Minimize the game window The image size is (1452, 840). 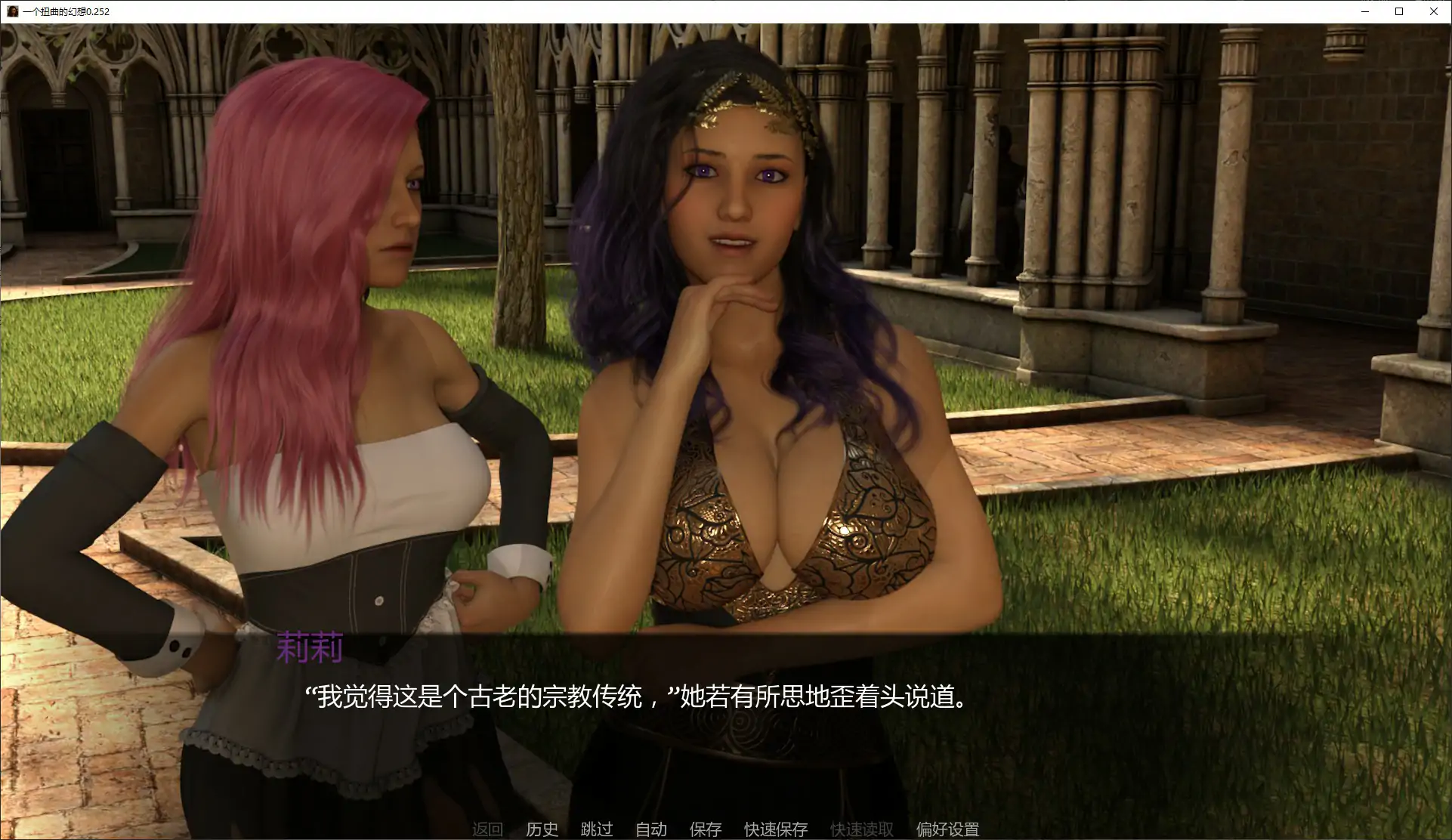(1364, 11)
